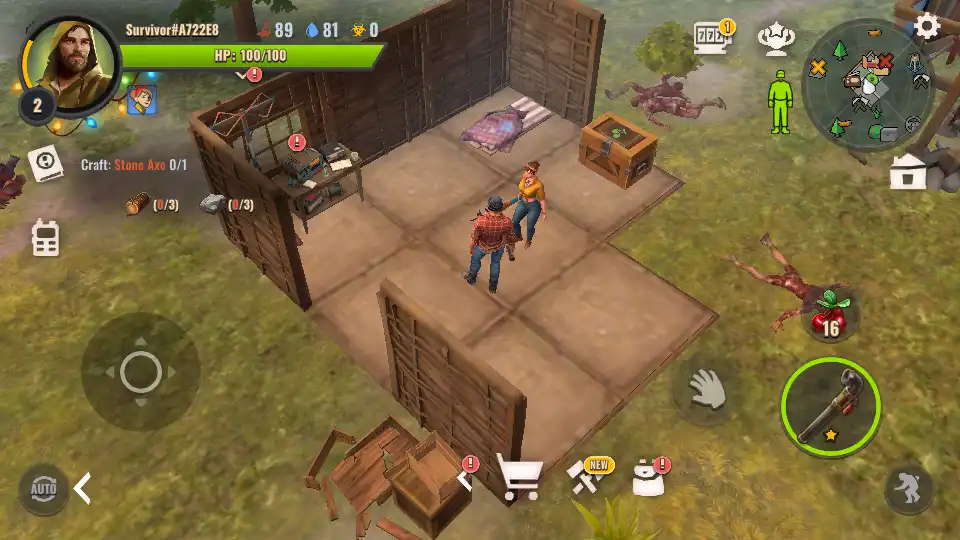Open the quest journal book icon
The image size is (960, 540).
tap(46, 164)
